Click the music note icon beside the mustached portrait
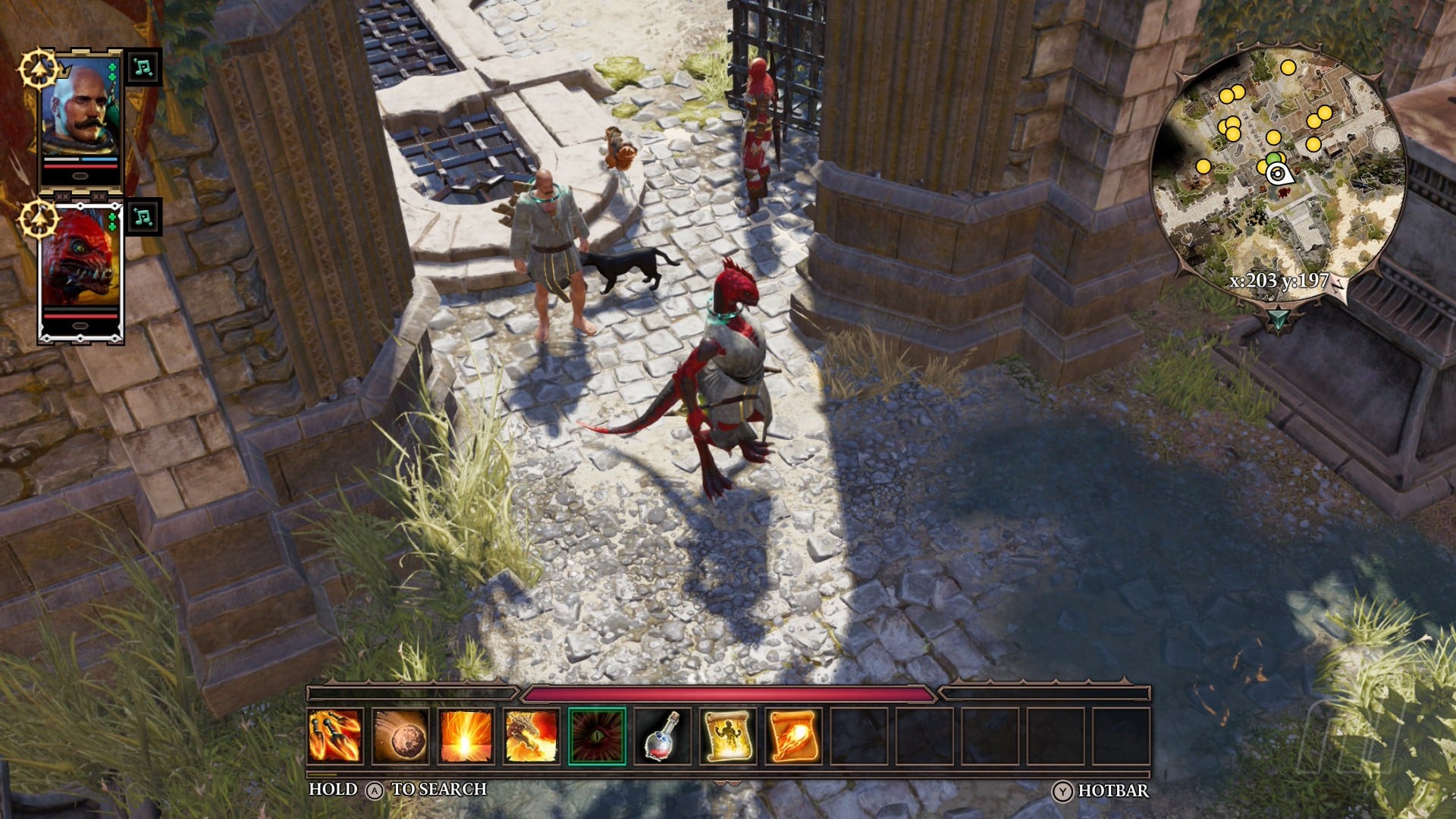The width and height of the screenshot is (1456, 819). click(x=143, y=67)
